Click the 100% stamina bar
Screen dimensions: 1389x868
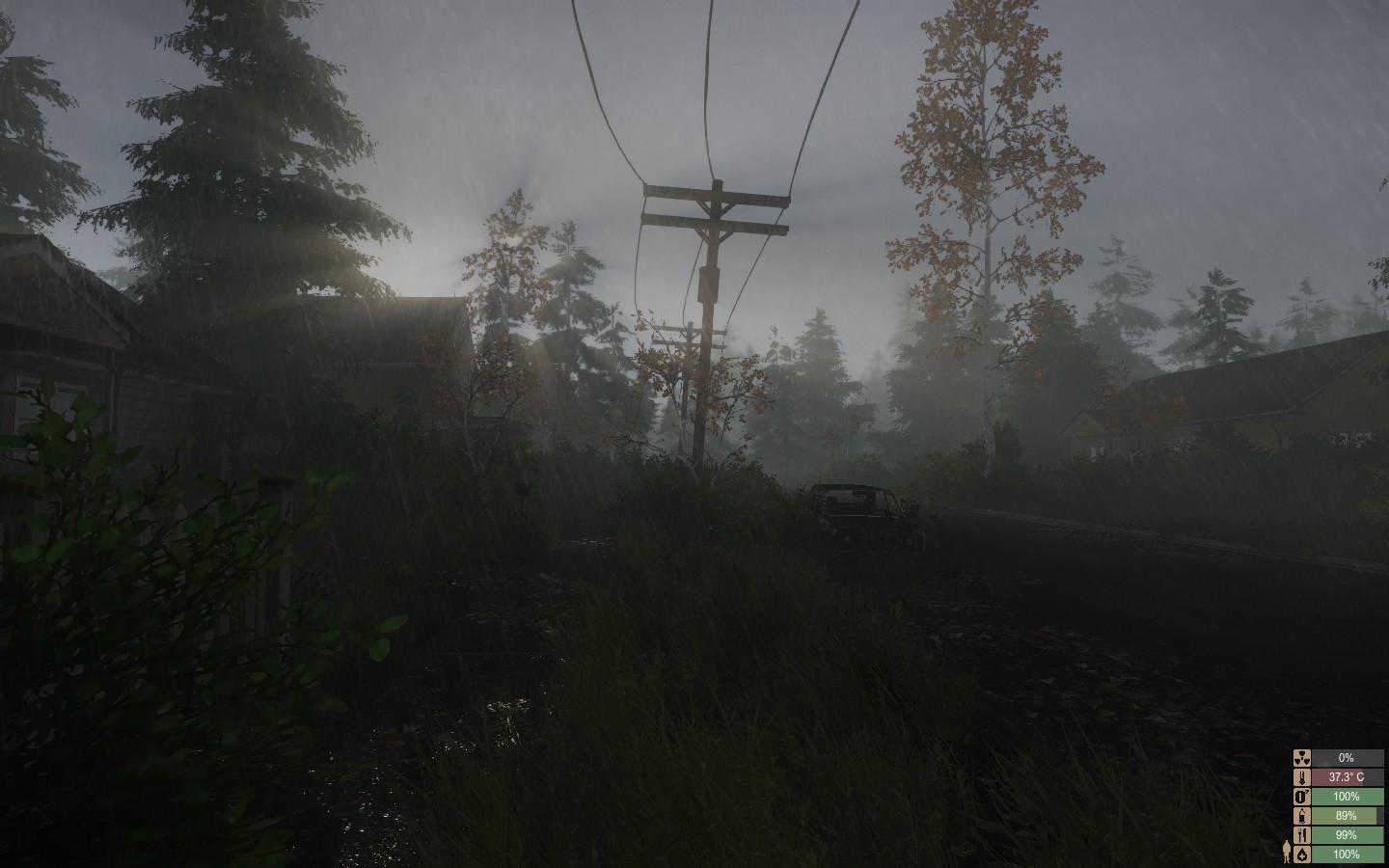pos(1347,797)
